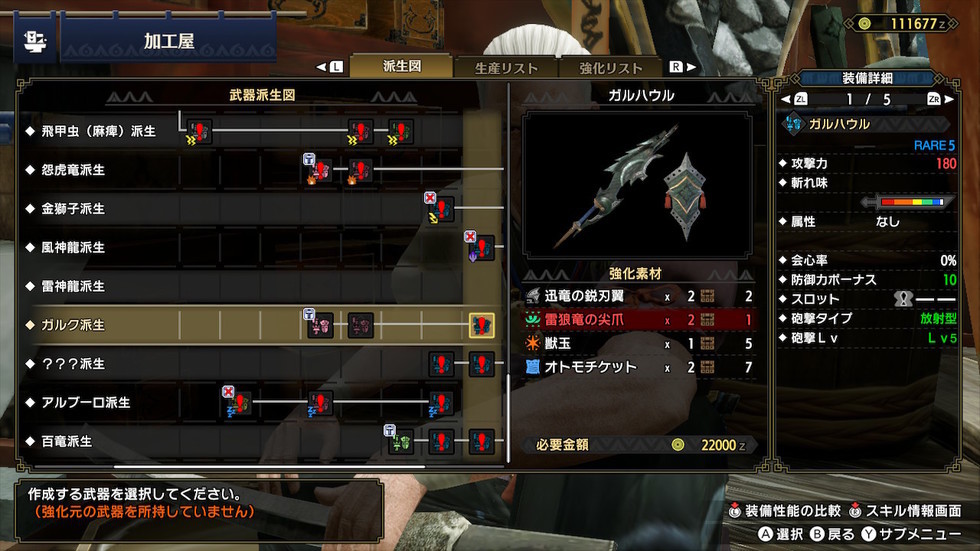
Task: Select the weapon node in 金獅子派生 row
Action: (x=441, y=209)
